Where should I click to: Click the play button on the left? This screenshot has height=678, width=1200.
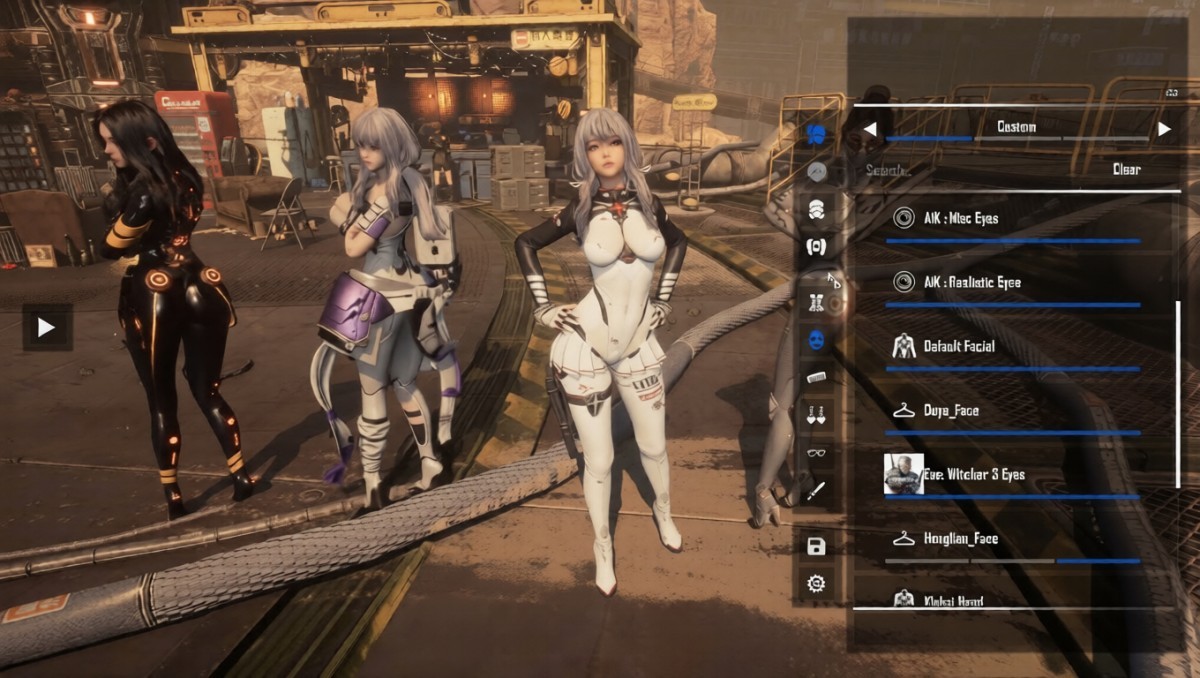47,327
